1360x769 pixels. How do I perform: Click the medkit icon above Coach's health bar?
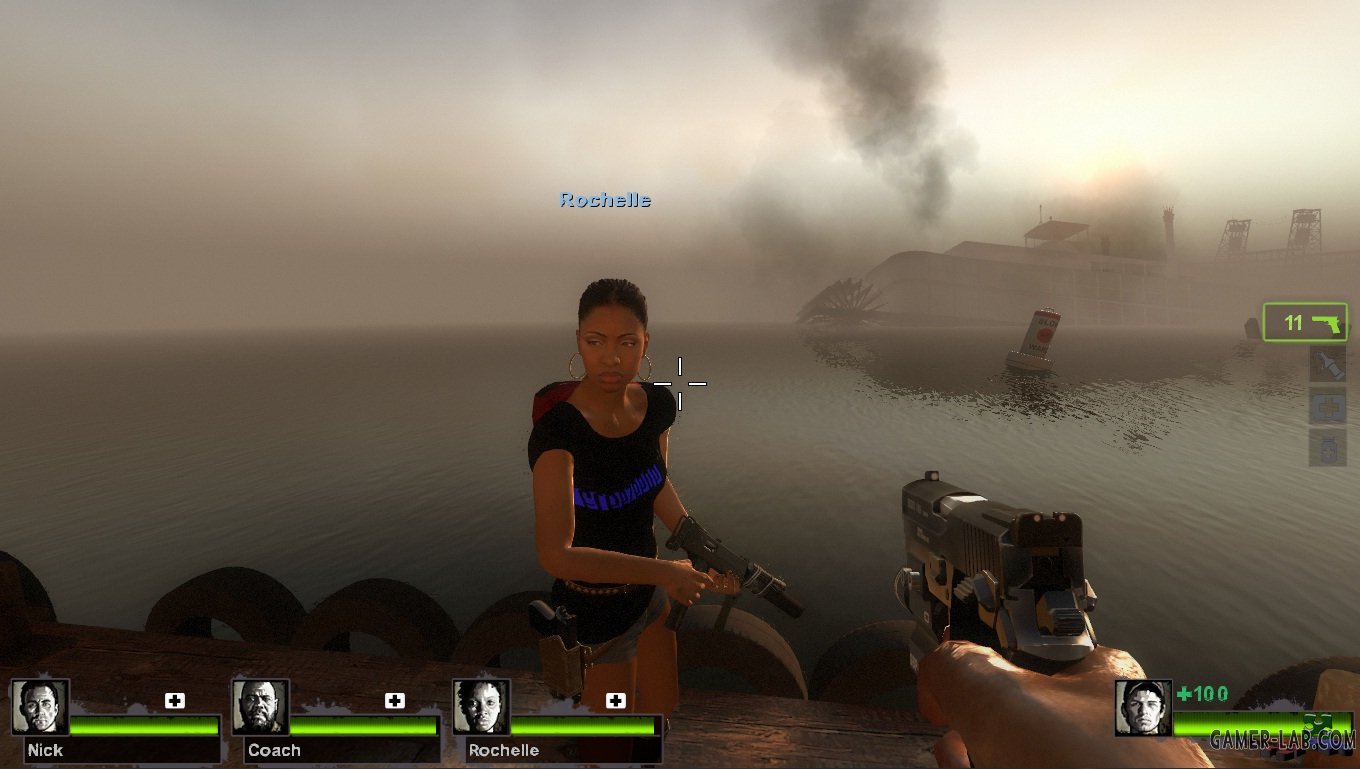(395, 700)
